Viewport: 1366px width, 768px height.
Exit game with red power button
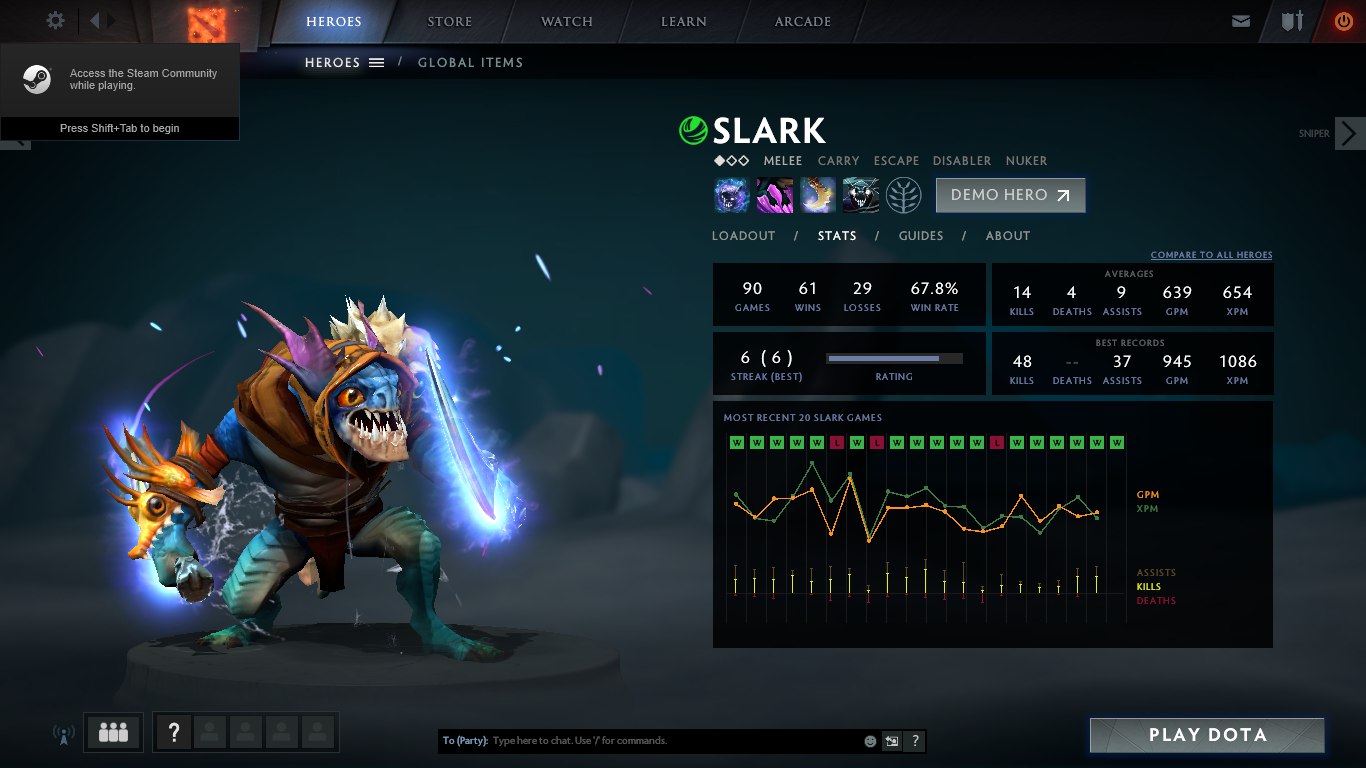click(1343, 21)
